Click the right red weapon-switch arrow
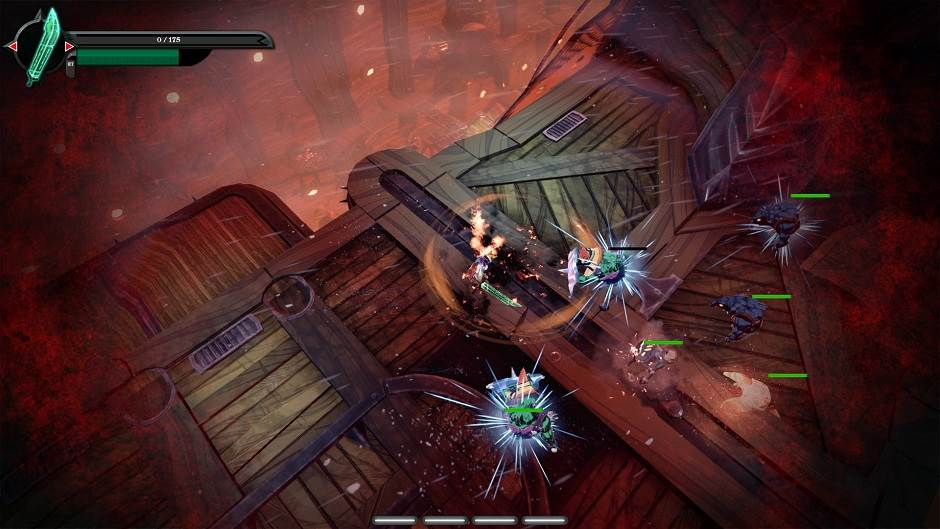 coord(69,46)
